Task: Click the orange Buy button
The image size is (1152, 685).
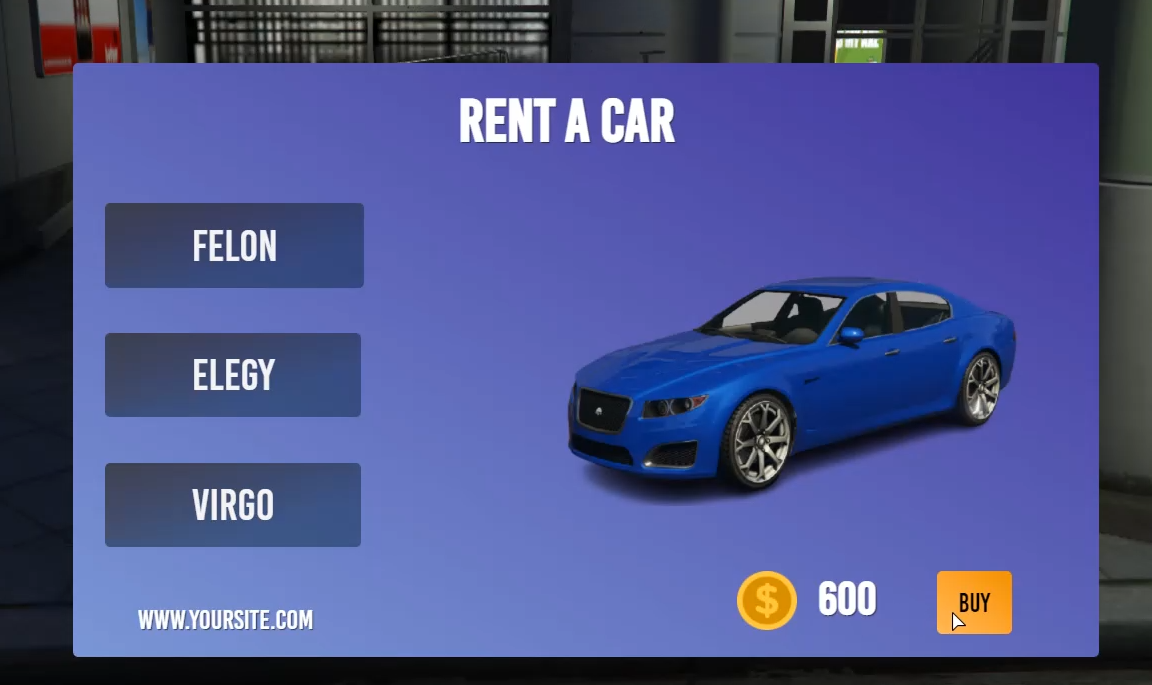Action: point(974,602)
